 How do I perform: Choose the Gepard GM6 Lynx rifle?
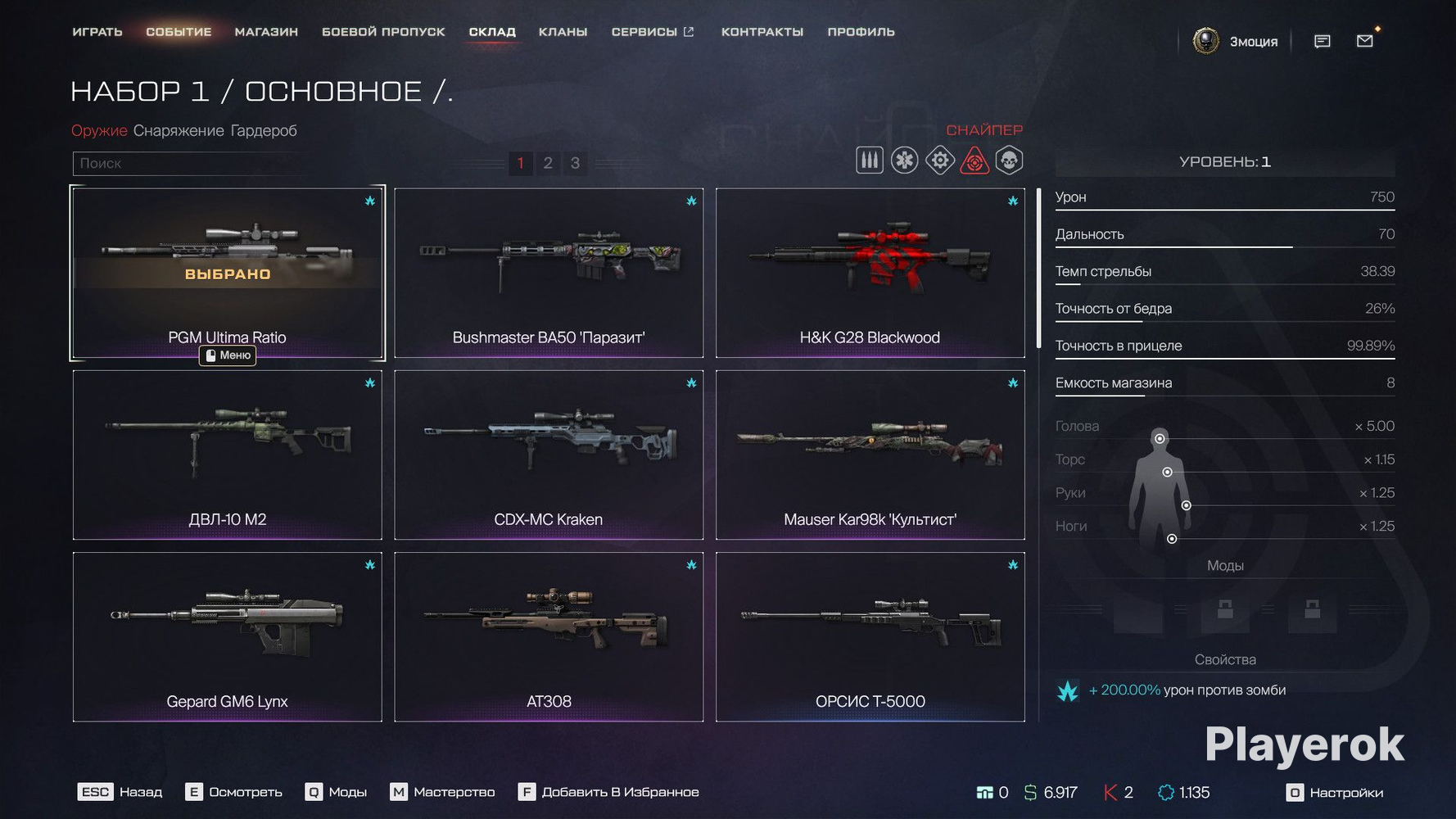tap(227, 636)
